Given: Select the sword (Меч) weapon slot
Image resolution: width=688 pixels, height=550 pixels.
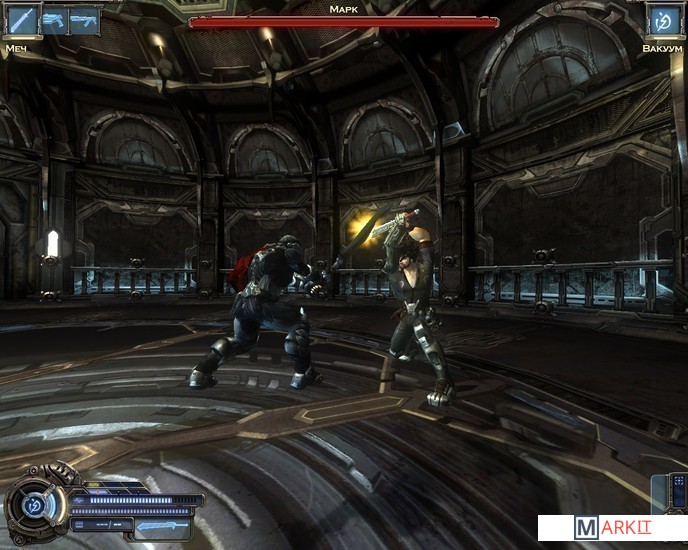Looking at the screenshot, I should pos(22,20).
